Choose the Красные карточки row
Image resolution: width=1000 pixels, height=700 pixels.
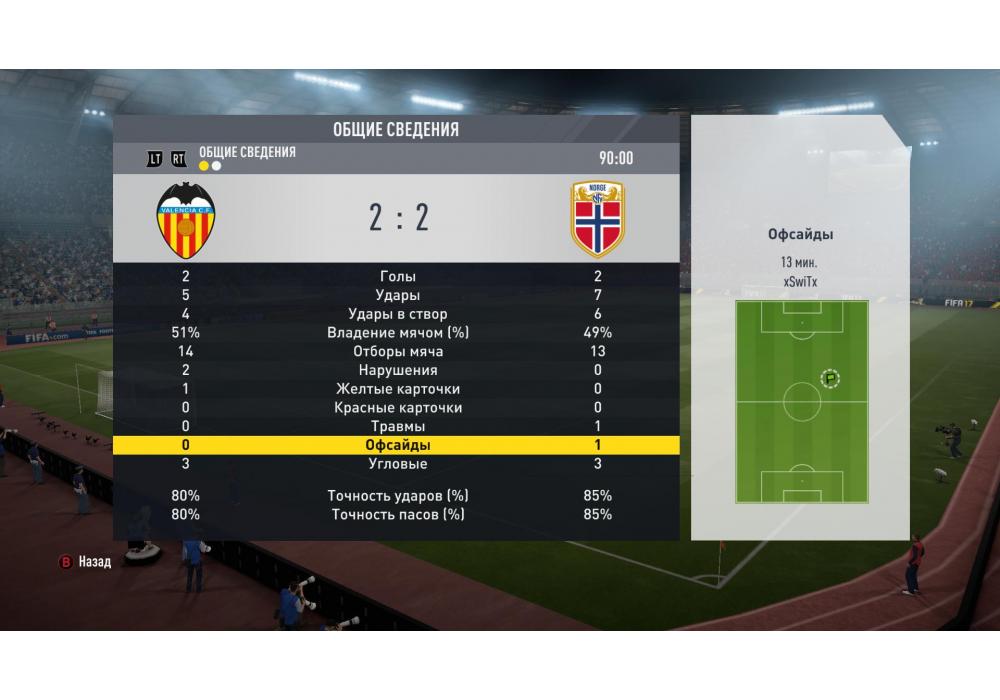coord(397,408)
